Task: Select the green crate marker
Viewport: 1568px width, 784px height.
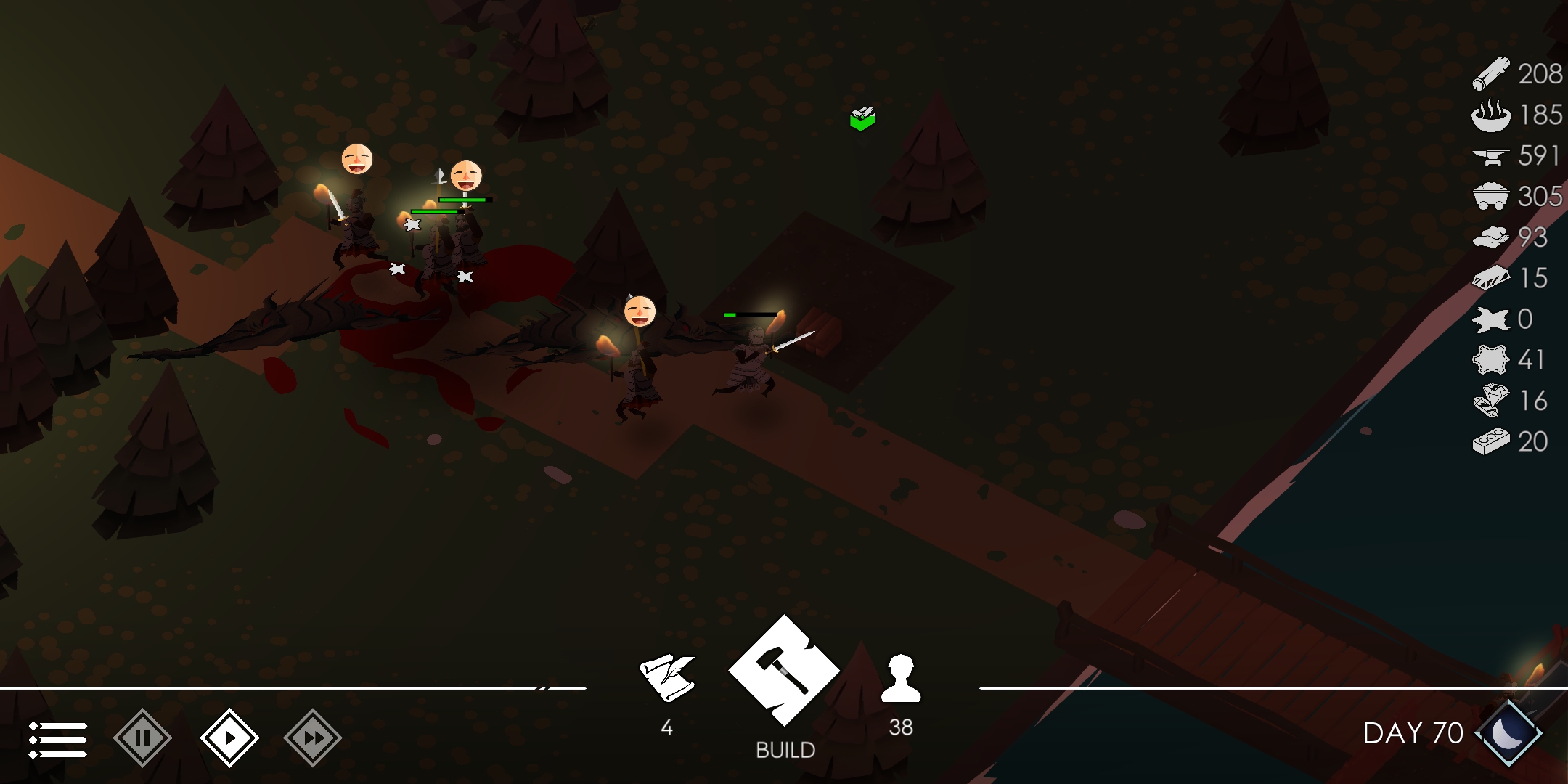Action: [862, 118]
